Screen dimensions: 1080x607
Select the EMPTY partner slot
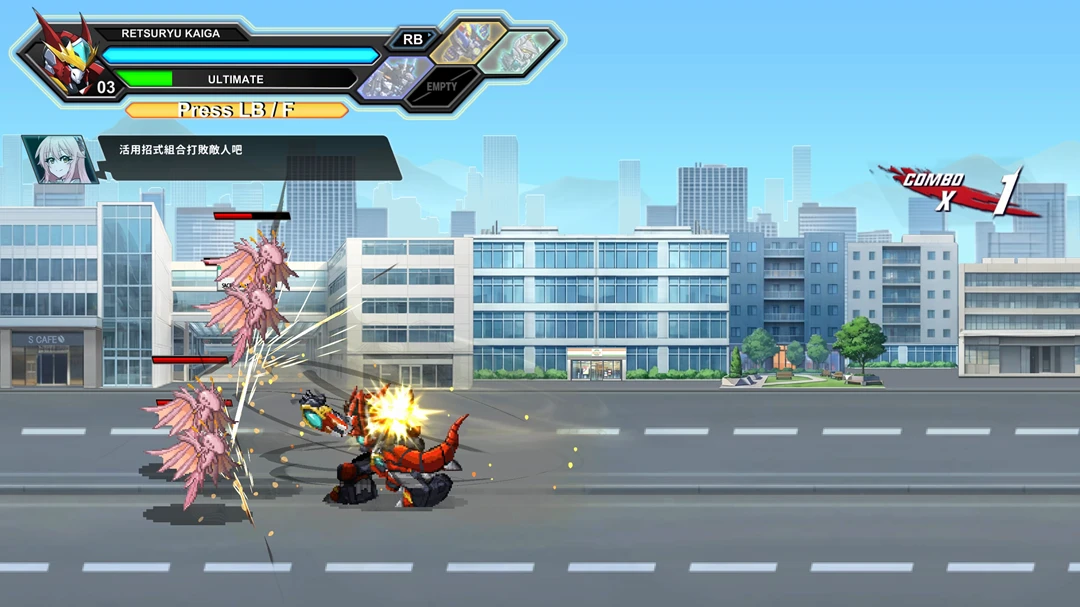pos(442,87)
